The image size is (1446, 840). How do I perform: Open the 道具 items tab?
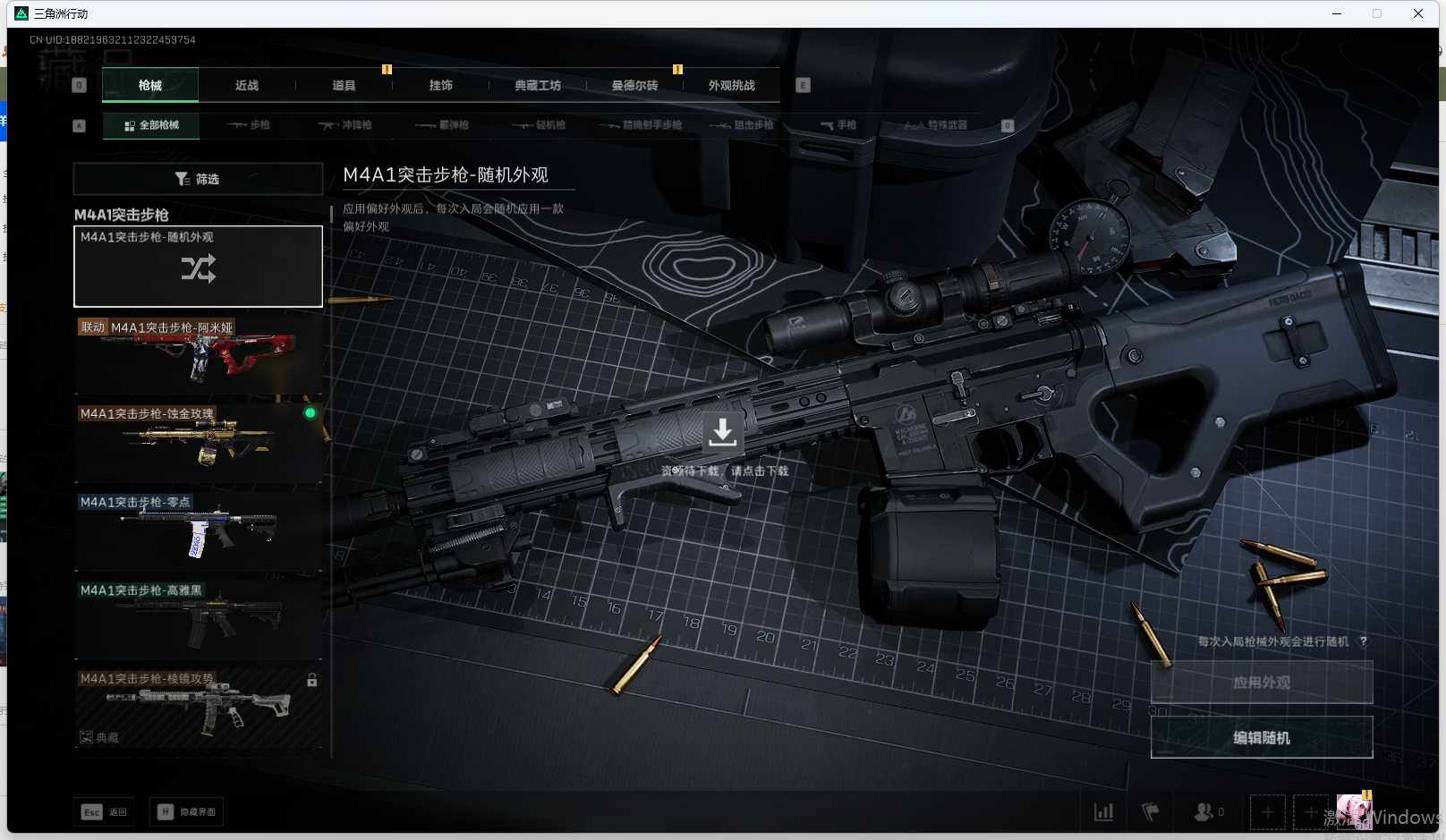click(x=344, y=86)
